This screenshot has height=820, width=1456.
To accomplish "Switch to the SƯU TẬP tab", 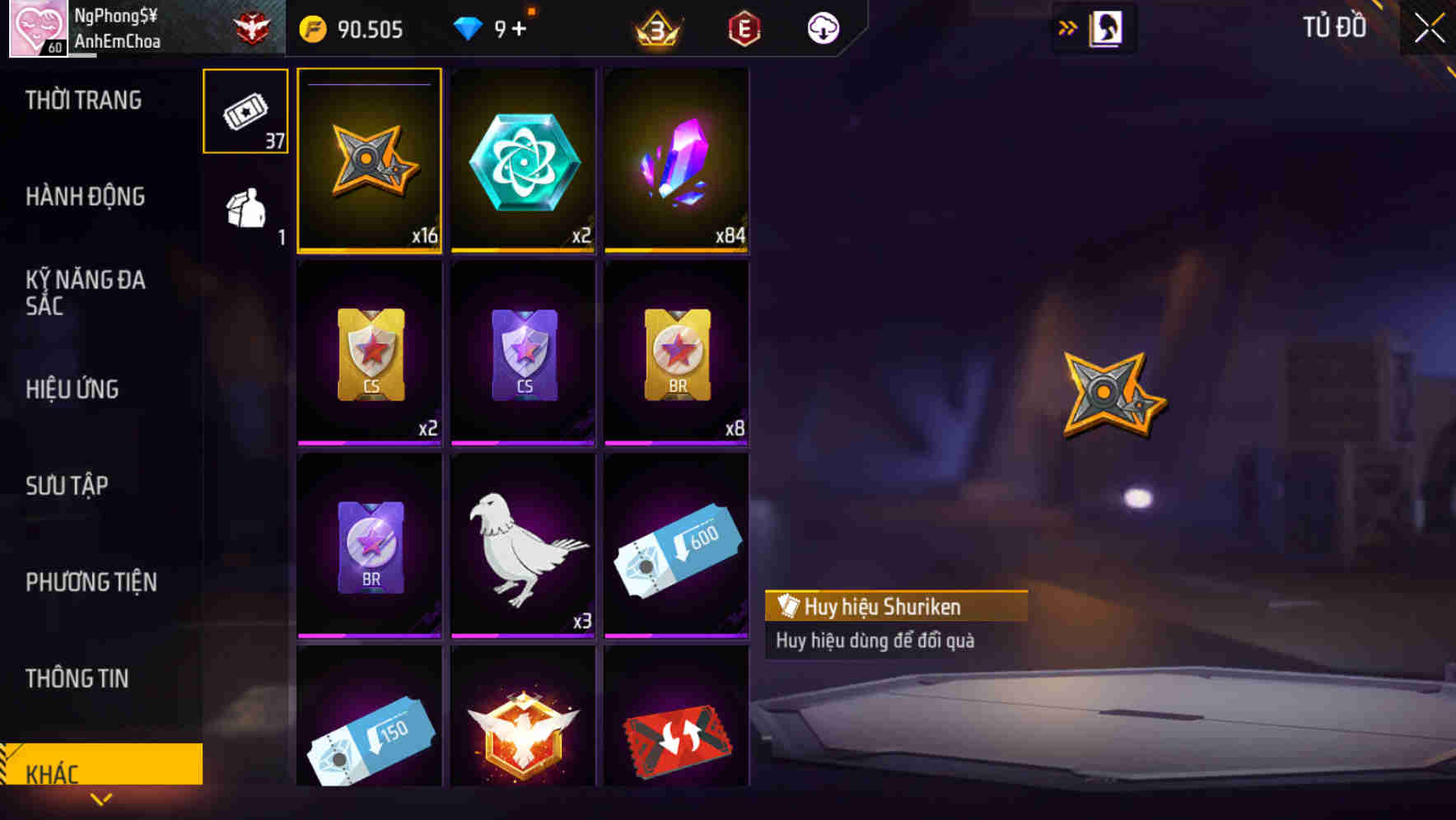I will [66, 486].
